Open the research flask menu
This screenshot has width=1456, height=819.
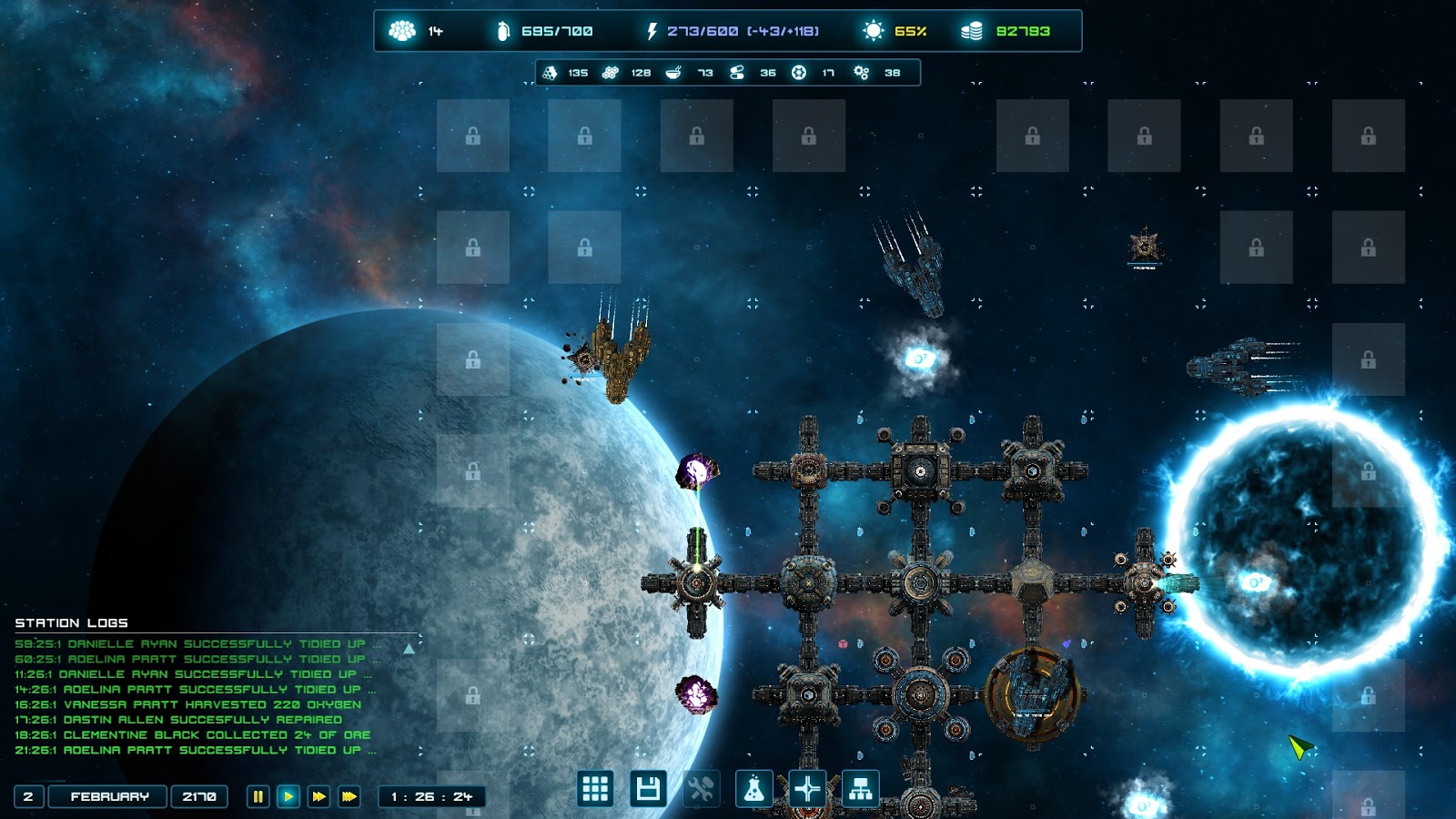coord(753,788)
